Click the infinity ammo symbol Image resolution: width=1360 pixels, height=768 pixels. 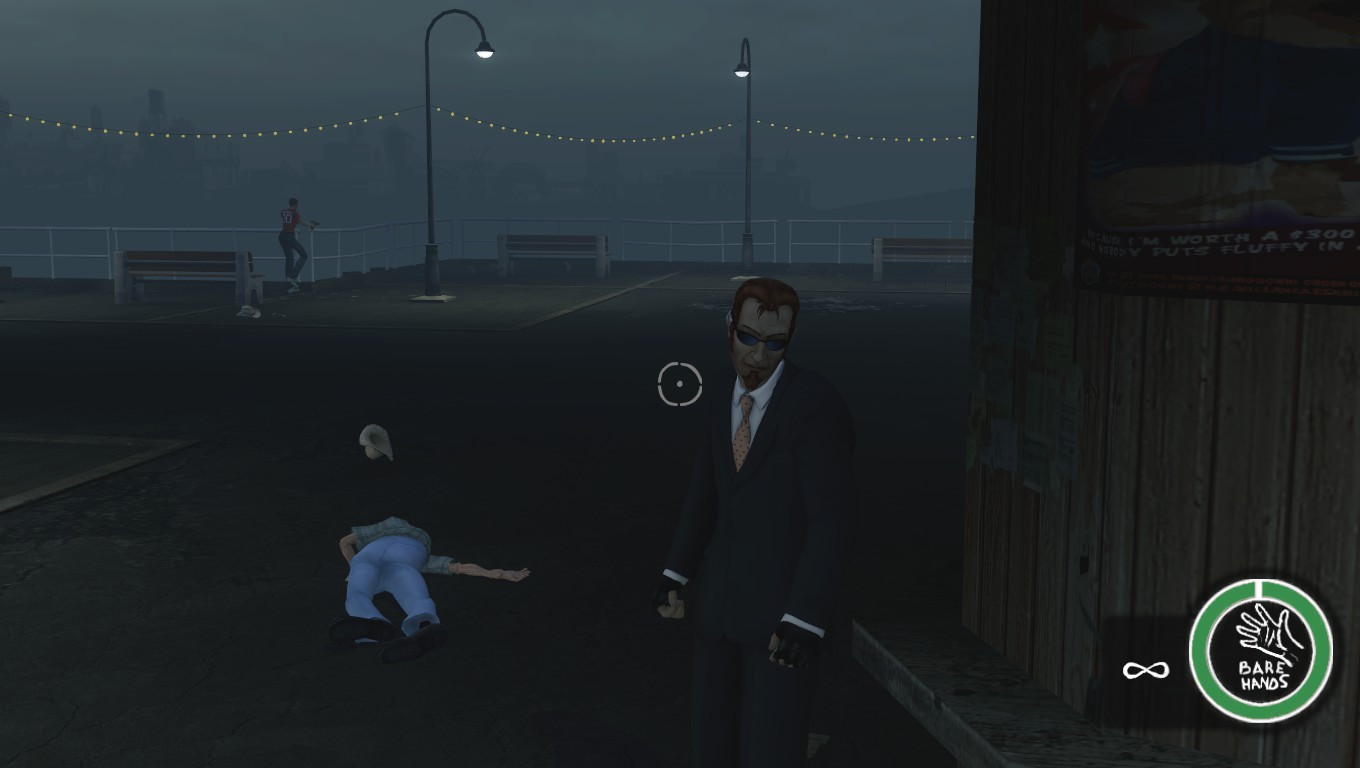coord(1147,668)
